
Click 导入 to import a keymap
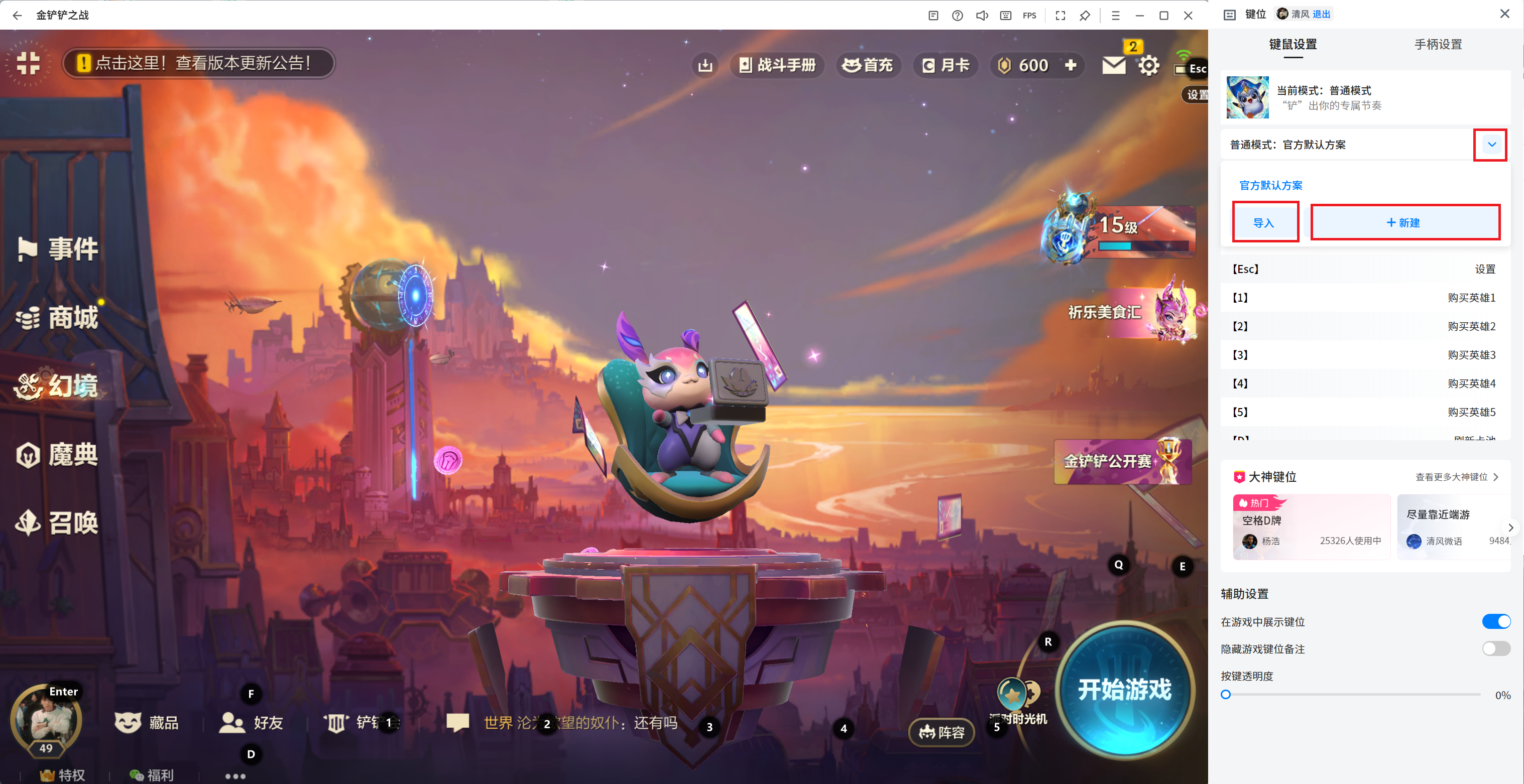(1264, 223)
